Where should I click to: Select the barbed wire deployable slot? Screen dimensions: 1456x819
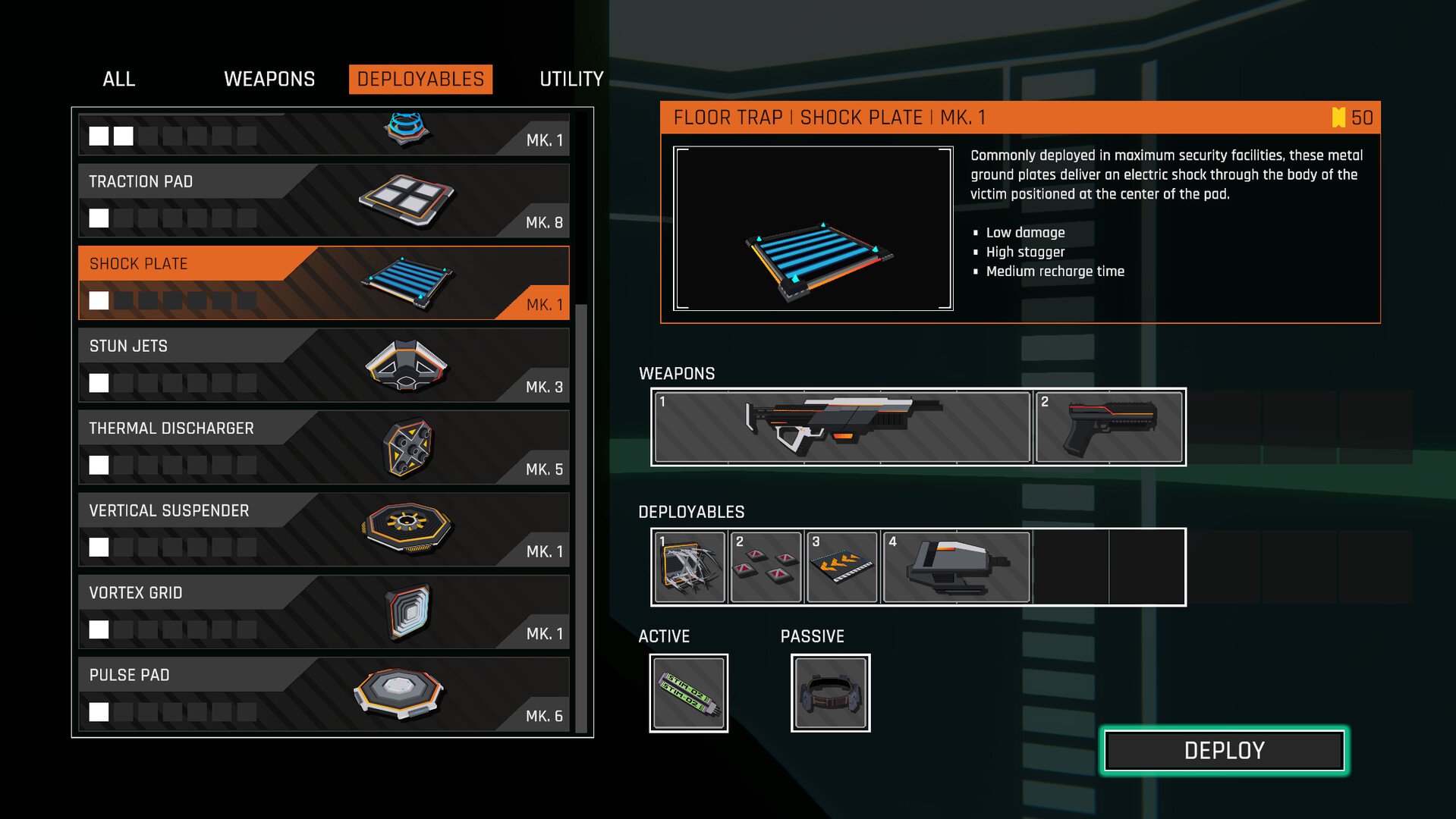pos(689,567)
